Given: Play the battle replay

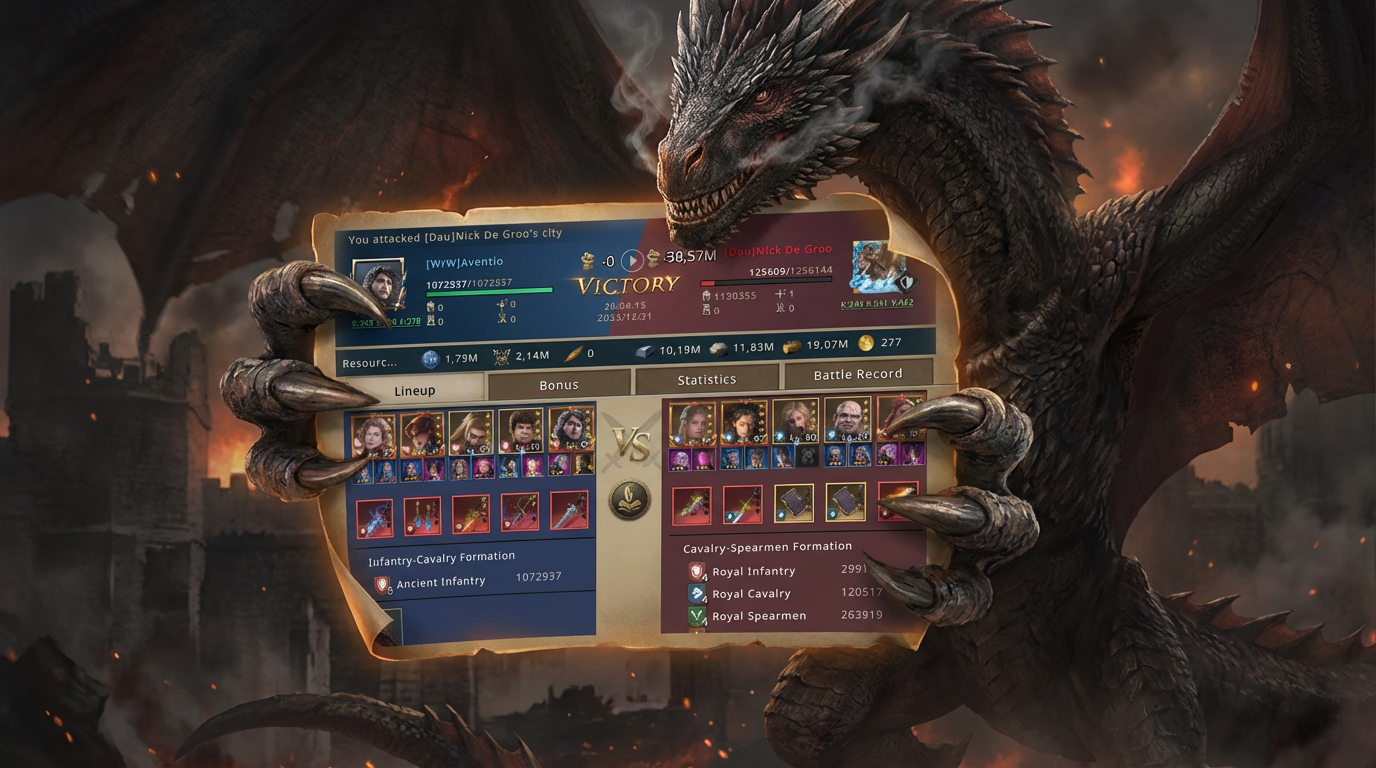Looking at the screenshot, I should [632, 261].
